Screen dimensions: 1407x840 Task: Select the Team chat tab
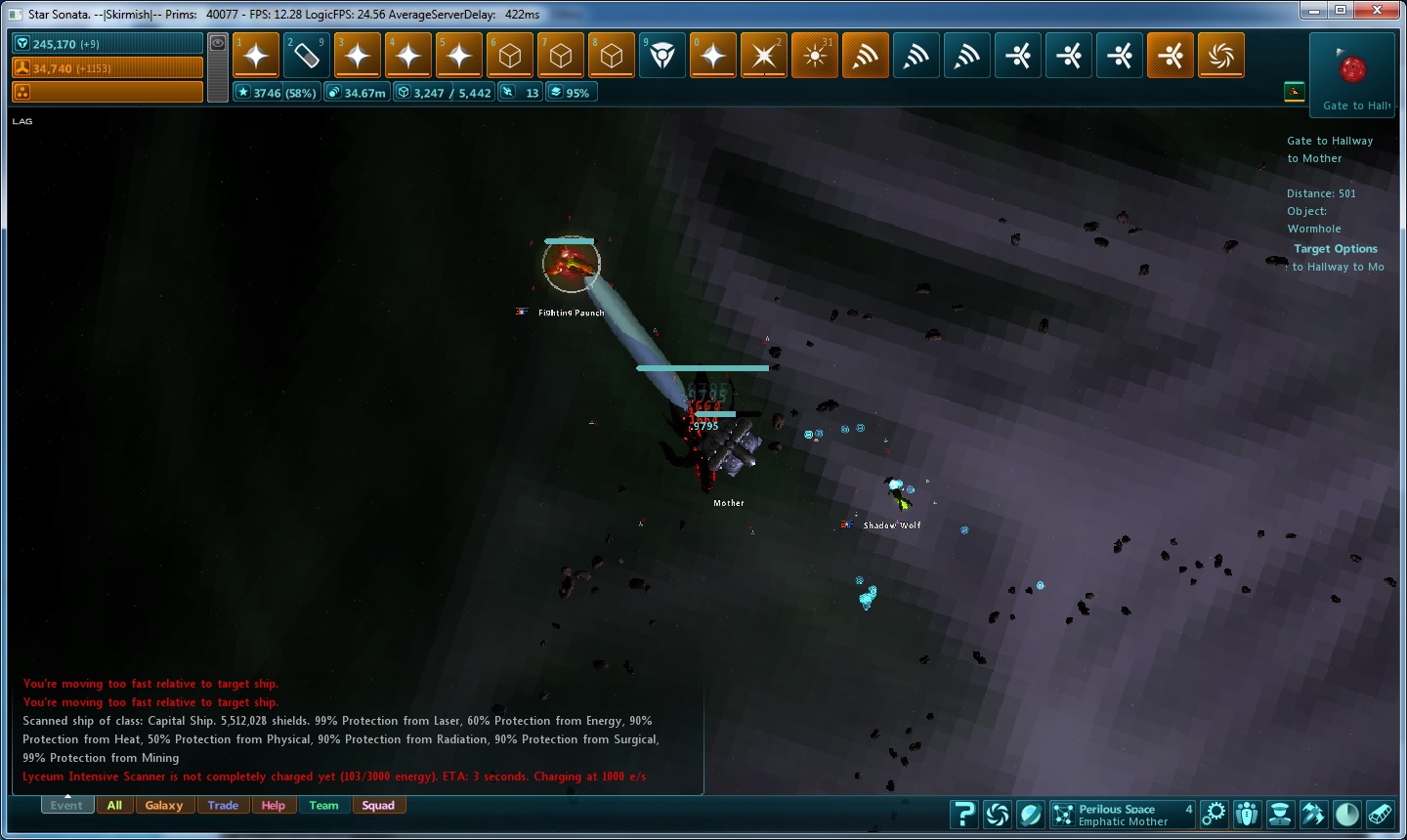(x=323, y=806)
